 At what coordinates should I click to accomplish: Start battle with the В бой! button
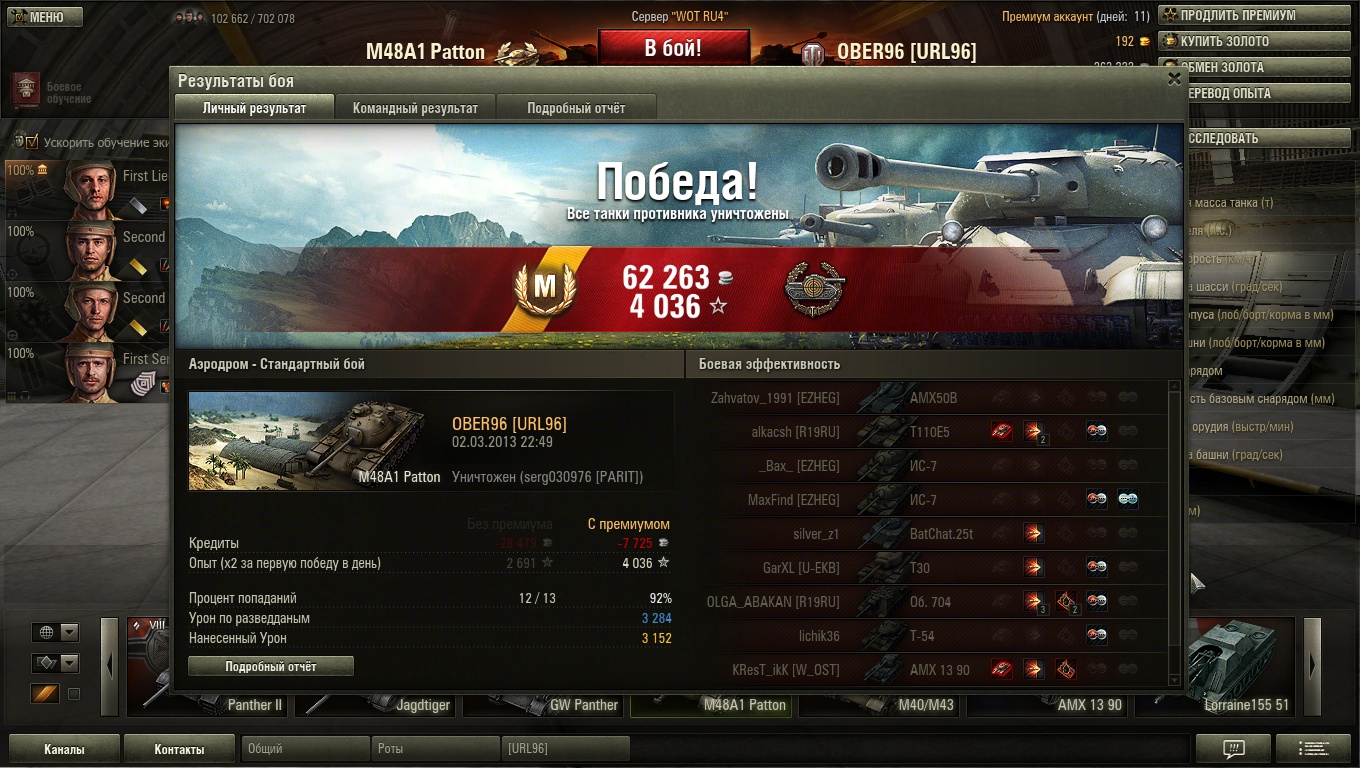click(673, 48)
